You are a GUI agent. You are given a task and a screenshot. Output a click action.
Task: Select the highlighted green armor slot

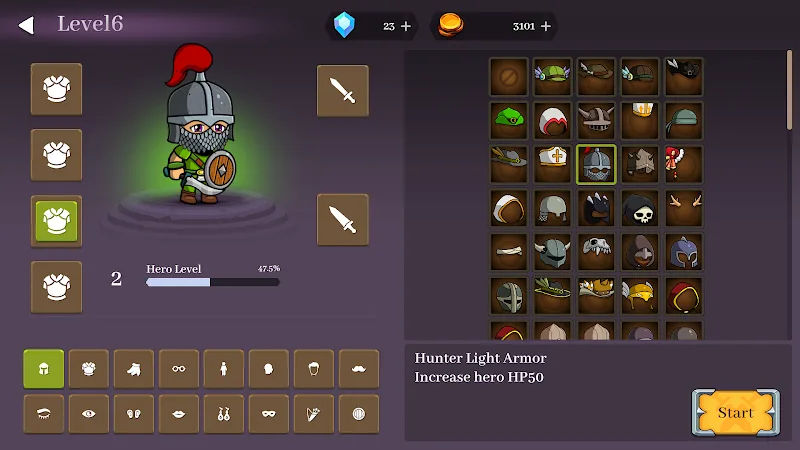(x=56, y=220)
